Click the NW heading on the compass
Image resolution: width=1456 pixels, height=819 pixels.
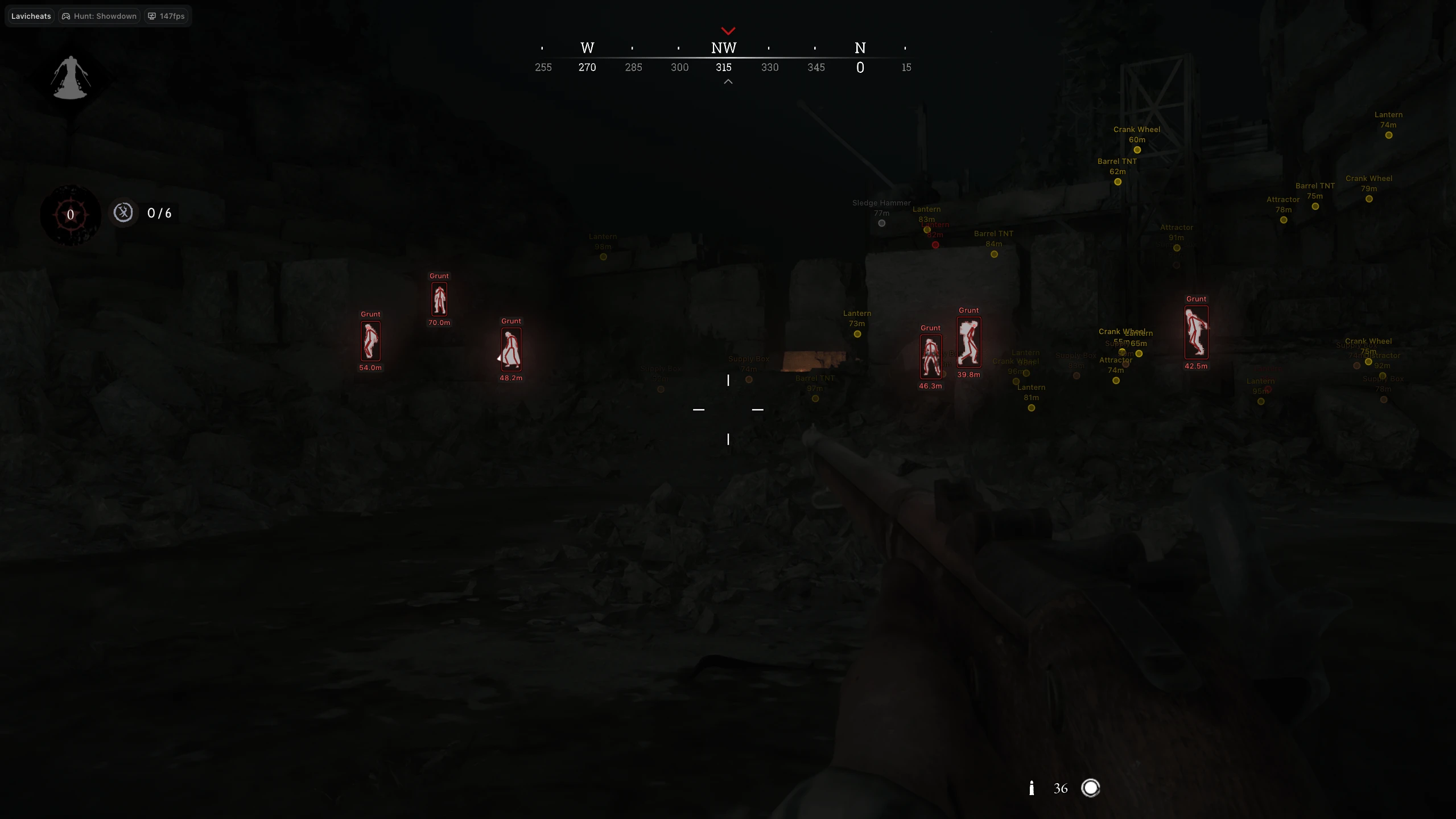click(724, 48)
